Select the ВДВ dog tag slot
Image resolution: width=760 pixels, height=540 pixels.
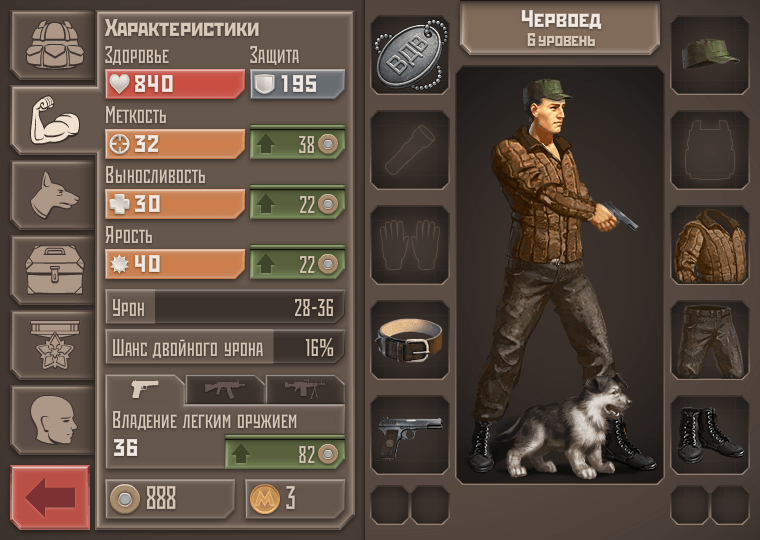(x=410, y=56)
